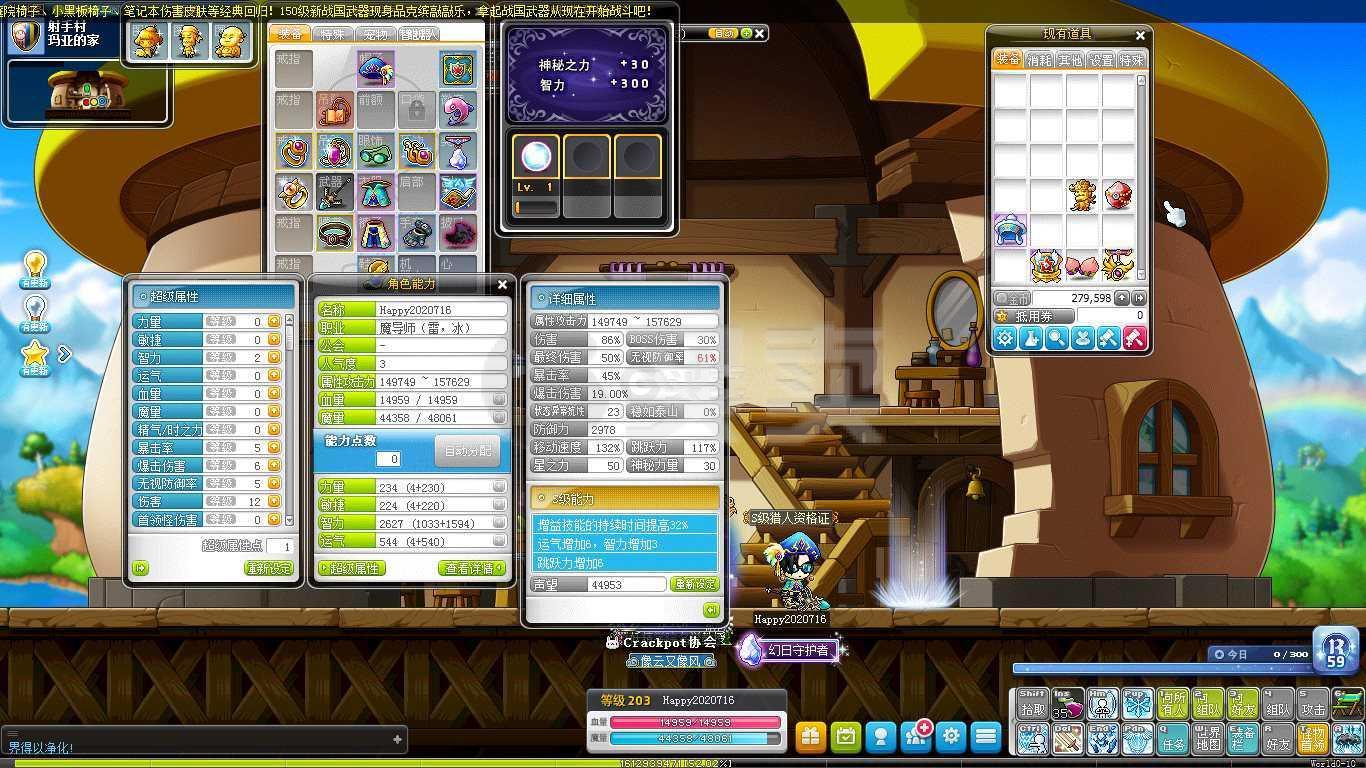Click the 自动分配 auto-assign button
This screenshot has height=768, width=1366.
(468, 451)
